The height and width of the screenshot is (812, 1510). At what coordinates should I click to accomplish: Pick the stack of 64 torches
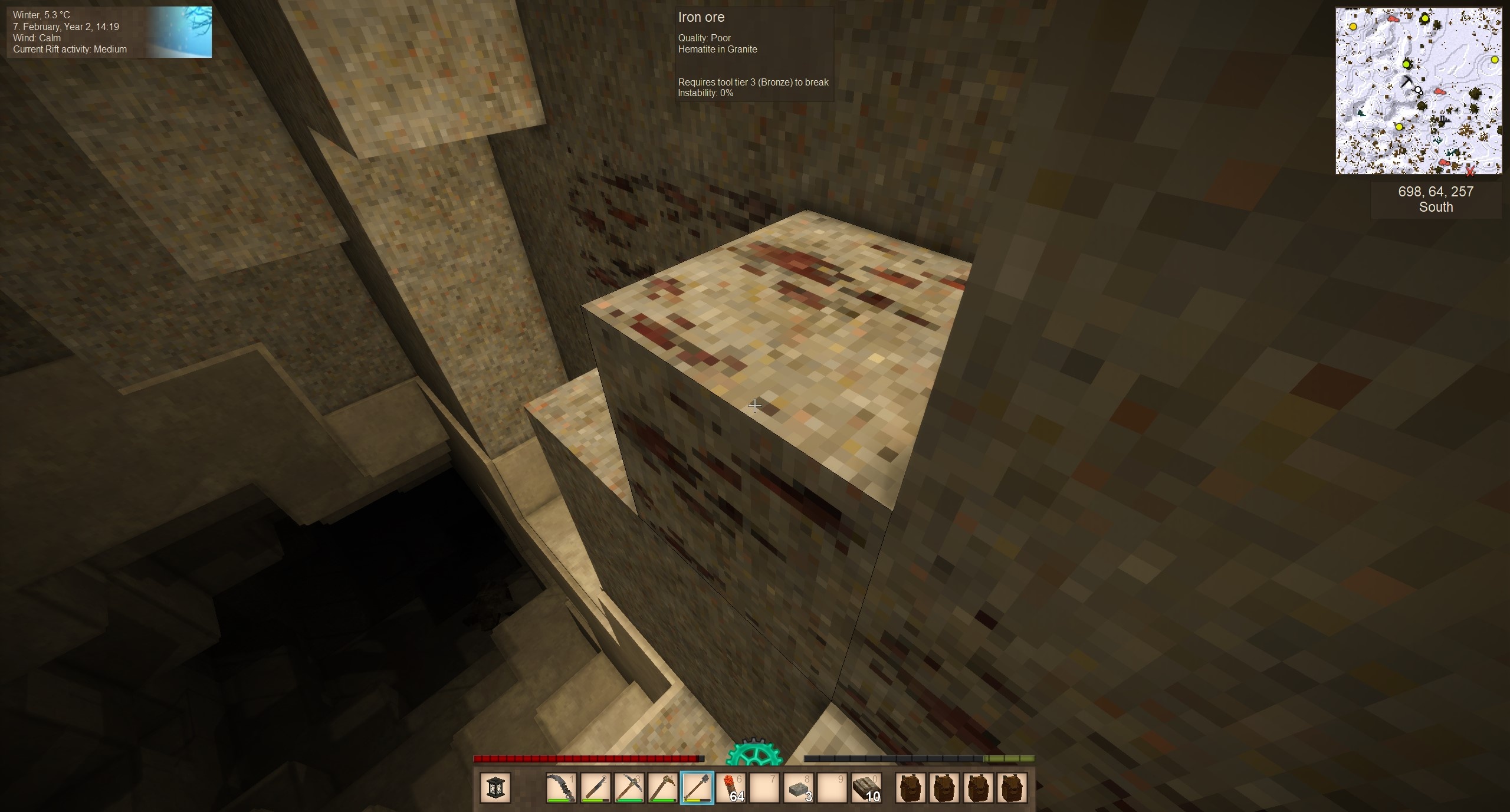click(731, 788)
